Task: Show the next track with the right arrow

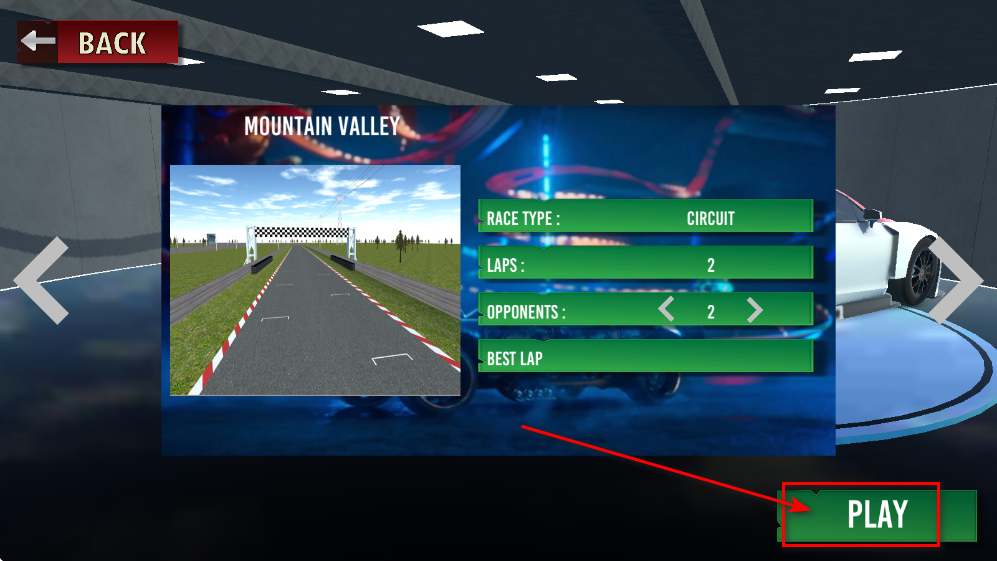Action: click(958, 280)
